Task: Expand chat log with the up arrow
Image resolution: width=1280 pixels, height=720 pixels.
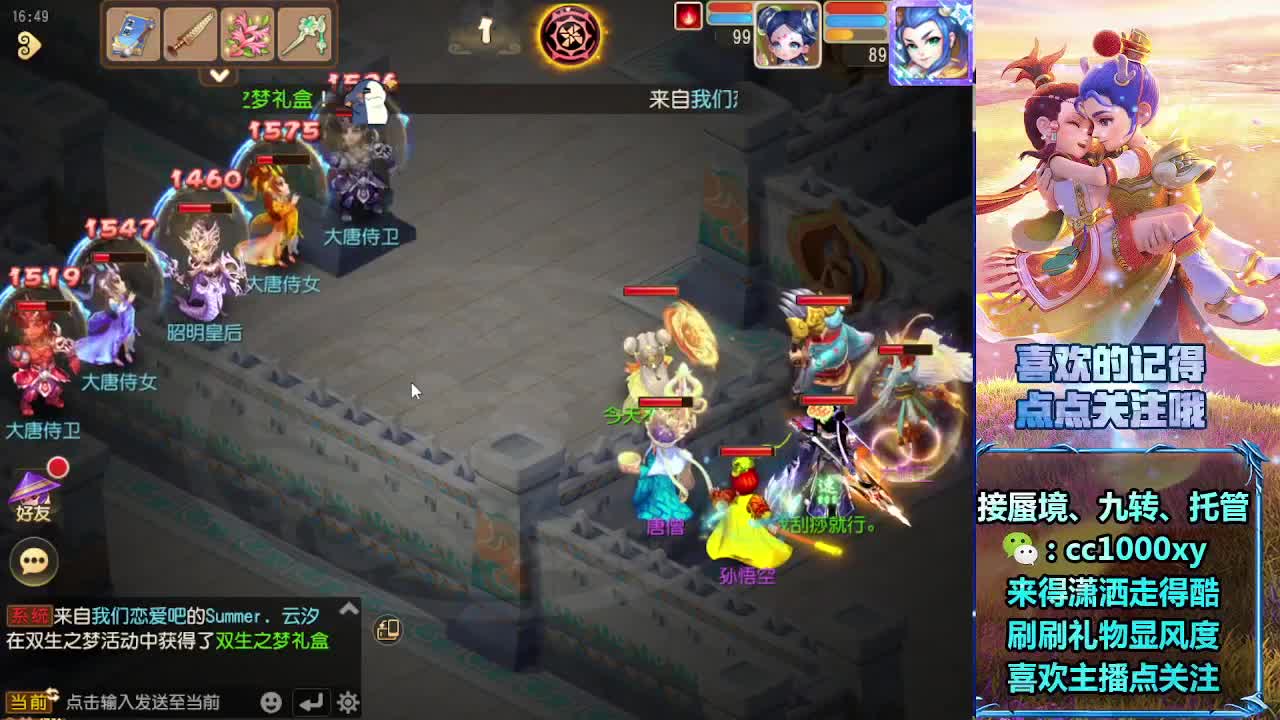Action: tap(347, 608)
